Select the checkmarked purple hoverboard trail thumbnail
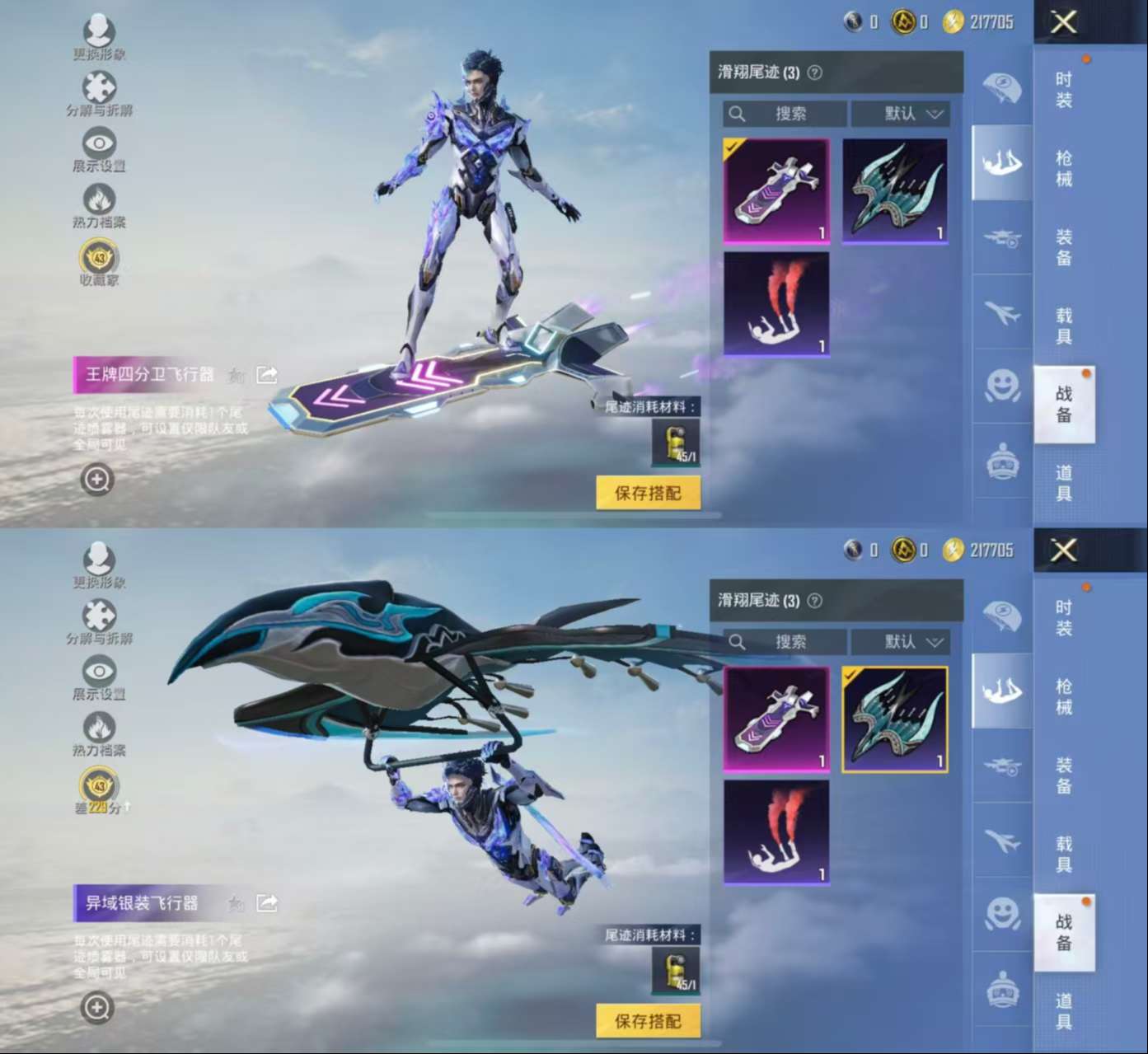This screenshot has height=1054, width=1148. (x=776, y=191)
